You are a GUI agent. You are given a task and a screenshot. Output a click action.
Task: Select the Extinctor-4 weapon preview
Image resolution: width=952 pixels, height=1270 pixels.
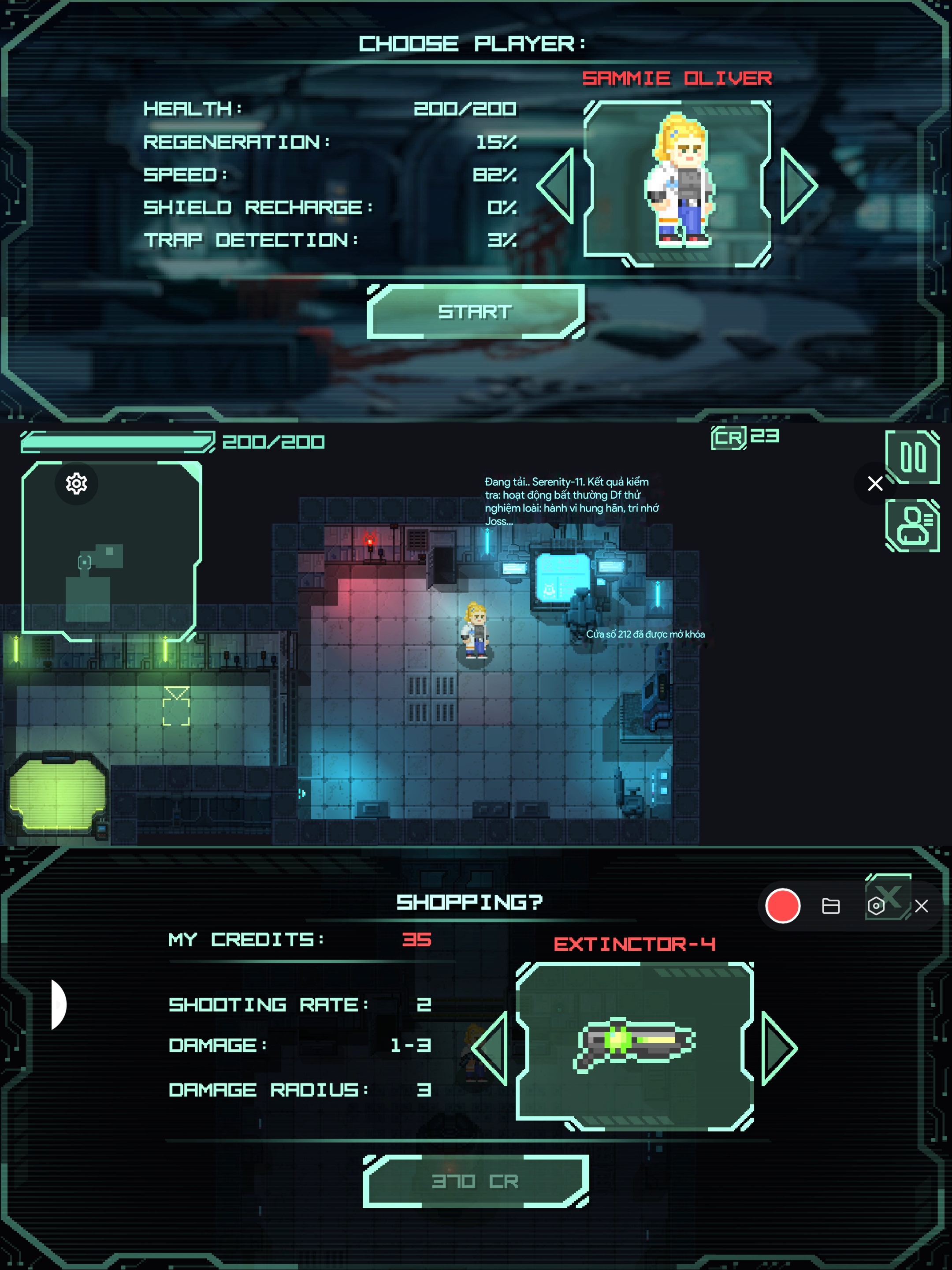tap(634, 1045)
